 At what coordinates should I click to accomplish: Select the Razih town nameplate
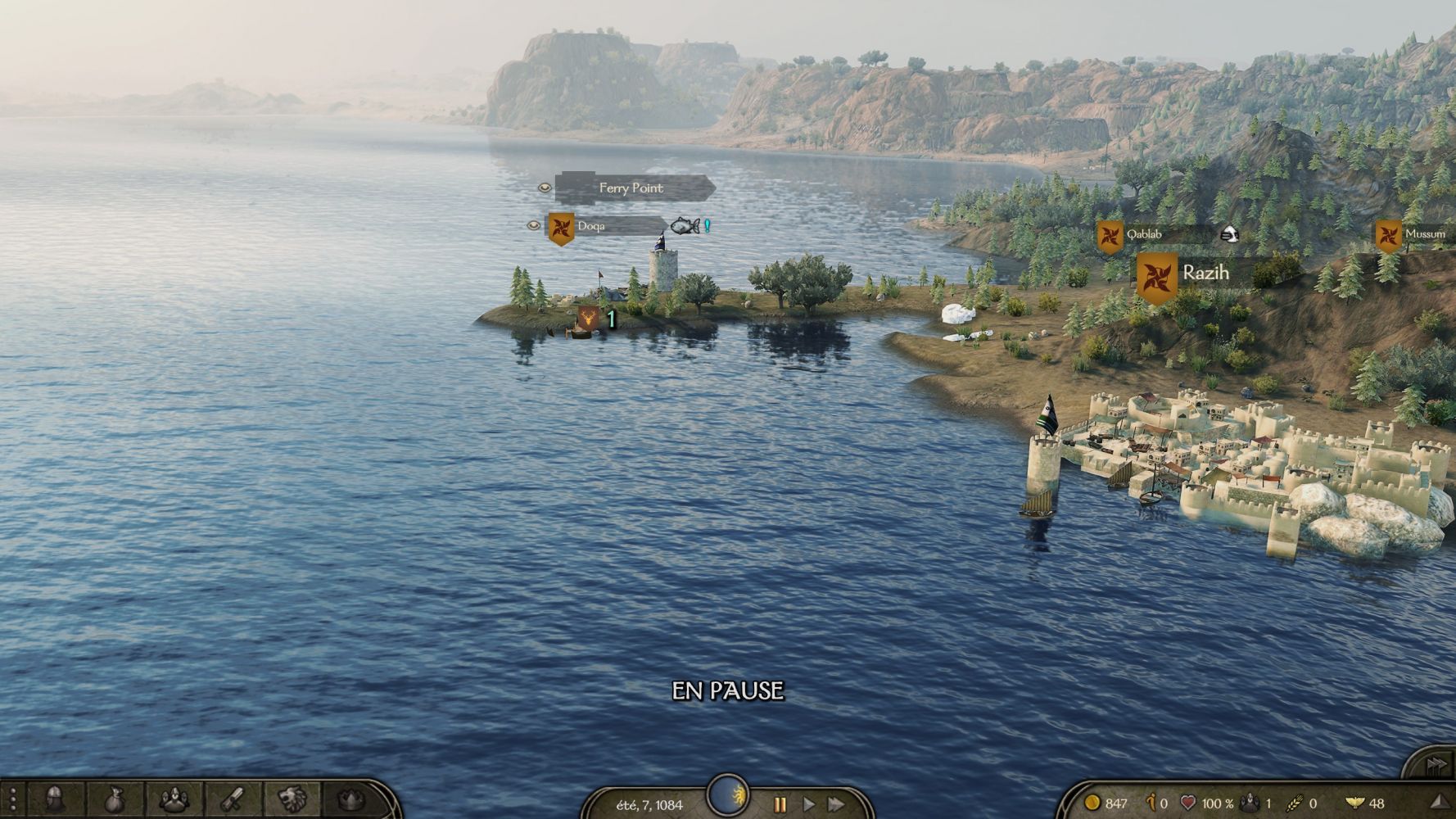coord(1205,273)
